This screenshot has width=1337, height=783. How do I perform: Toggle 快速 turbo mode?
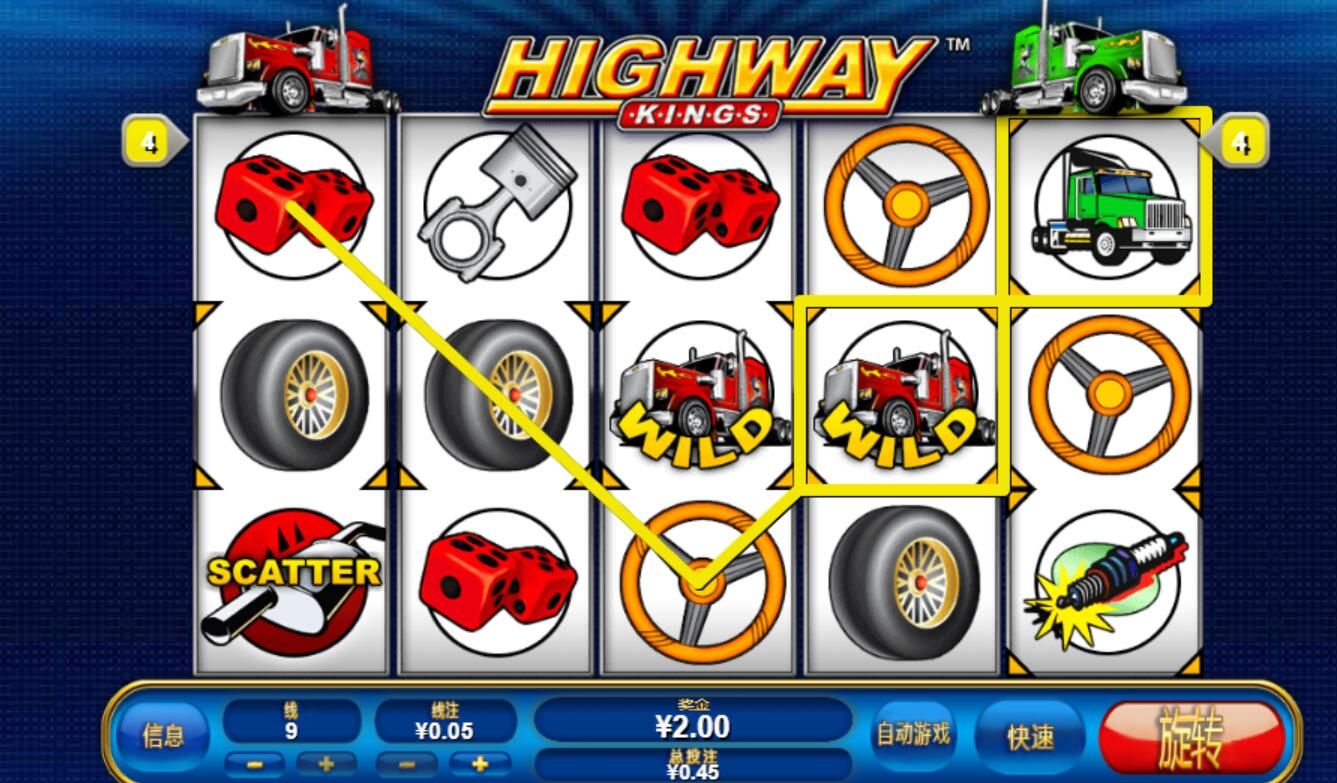[x=1030, y=737]
